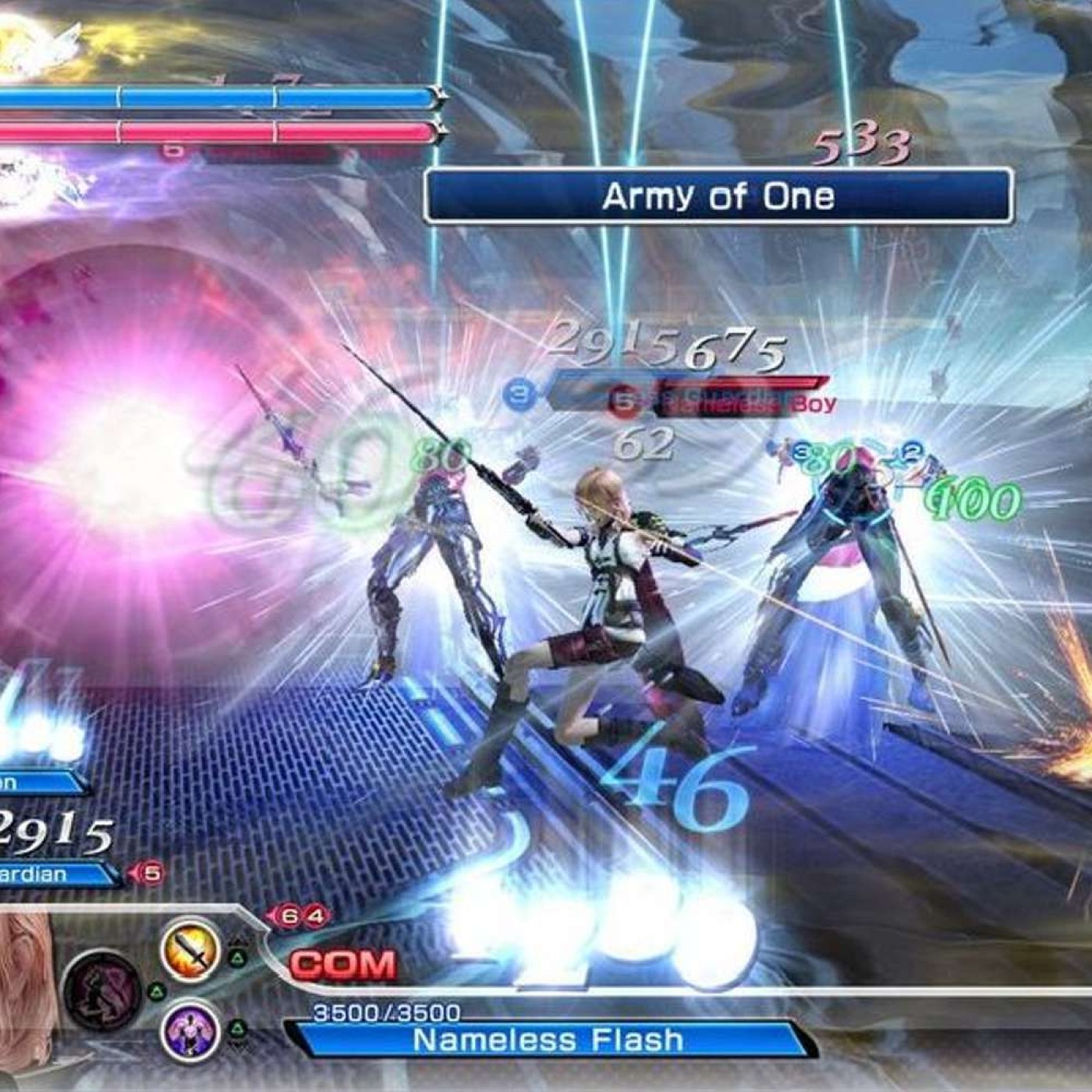
Task: Choose the purple winged figure ability icon
Action: pos(190,1030)
